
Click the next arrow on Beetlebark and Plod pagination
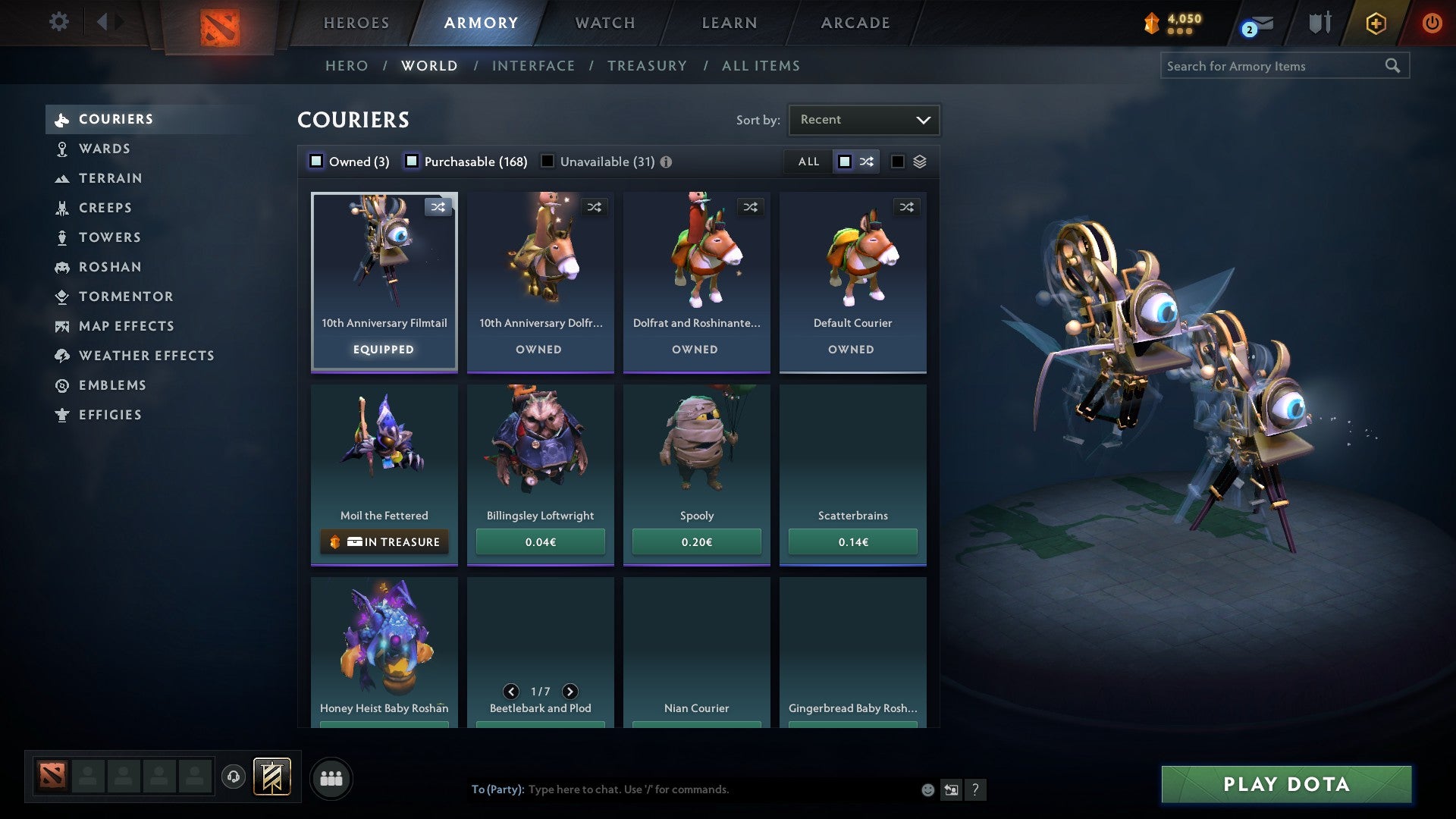(570, 691)
